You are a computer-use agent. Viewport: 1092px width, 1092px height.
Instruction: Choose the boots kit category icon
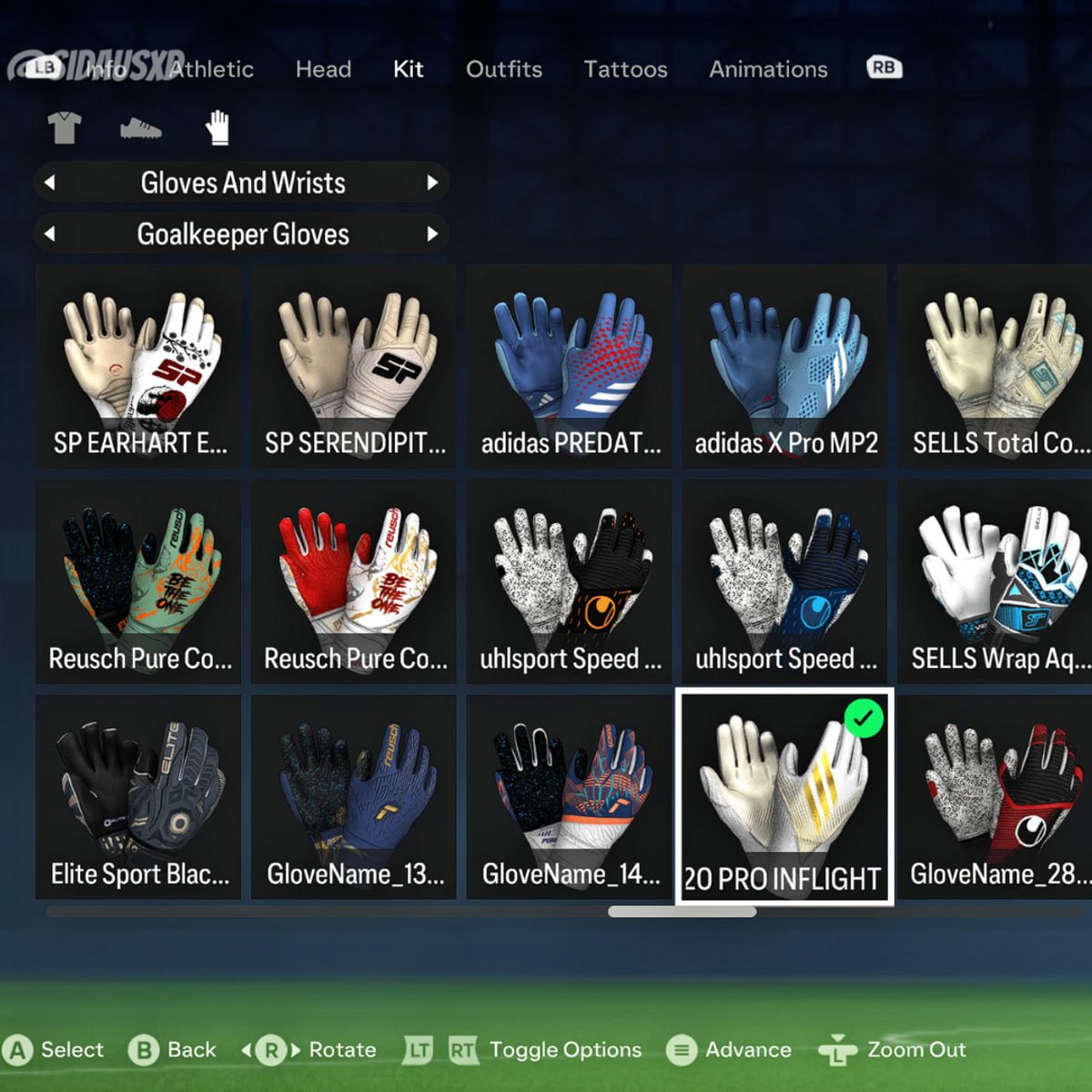point(140,129)
